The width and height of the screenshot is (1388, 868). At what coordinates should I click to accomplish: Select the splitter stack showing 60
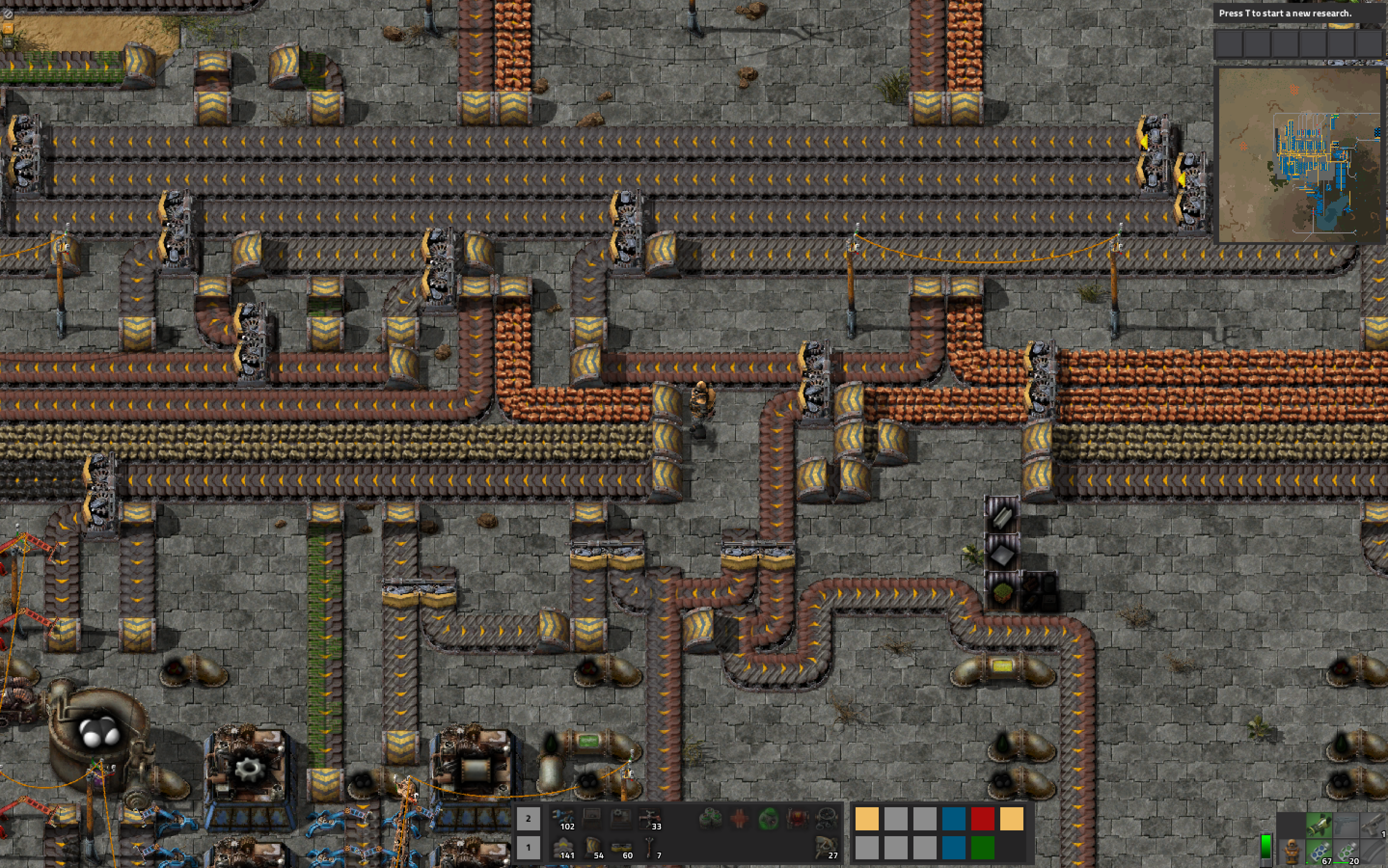click(621, 847)
